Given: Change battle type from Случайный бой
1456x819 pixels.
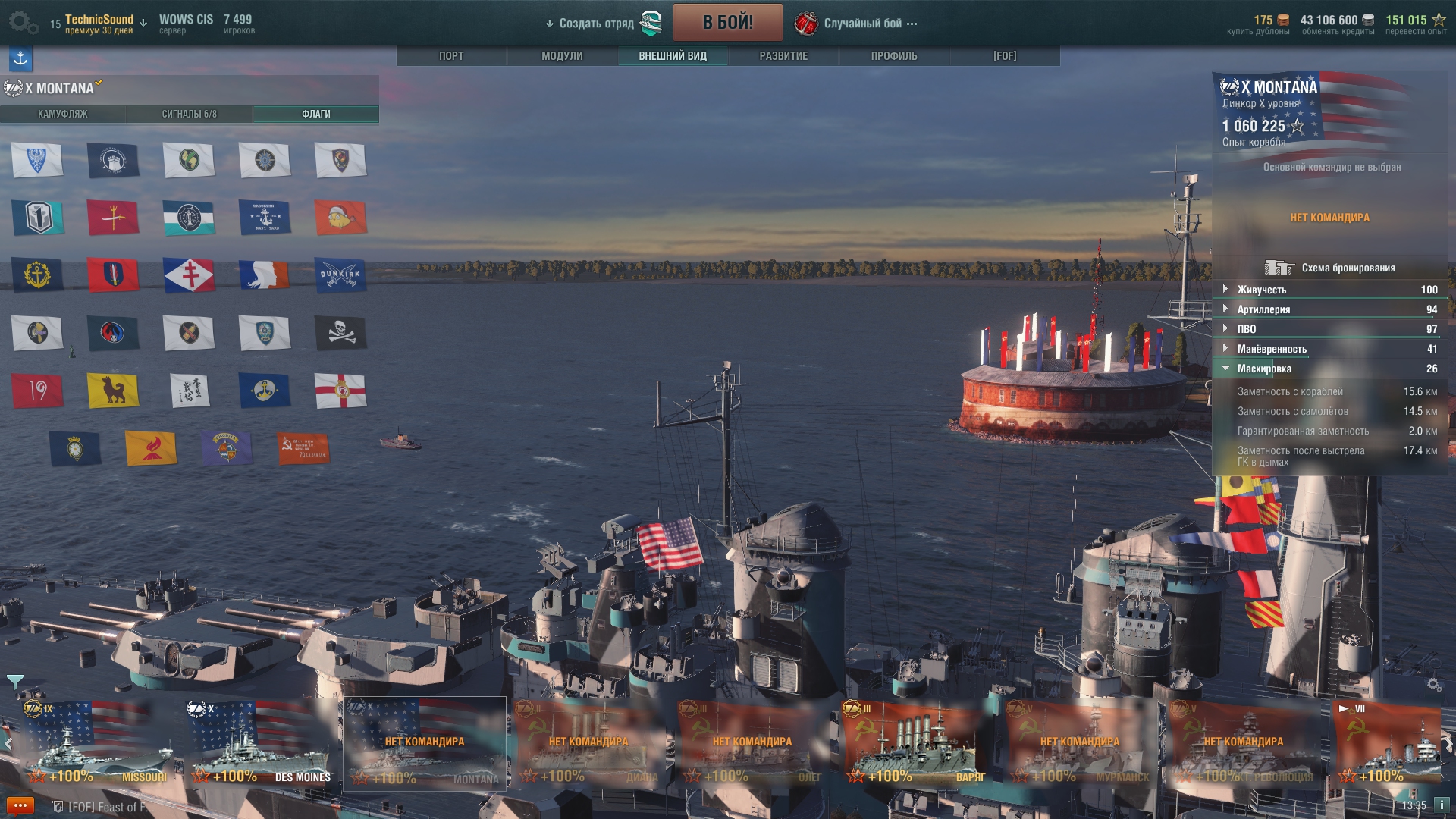Looking at the screenshot, I should [x=863, y=24].
